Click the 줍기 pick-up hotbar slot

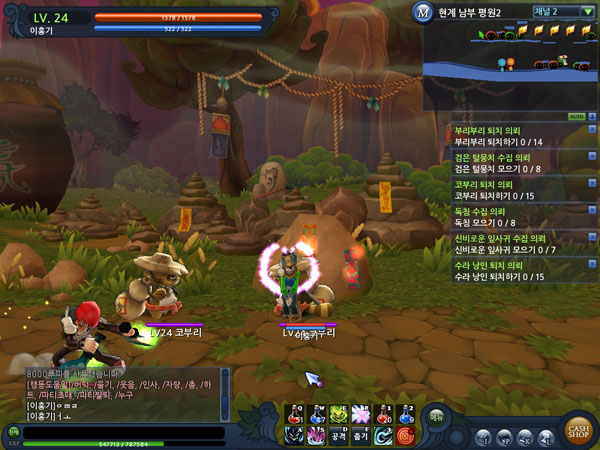coord(361,436)
